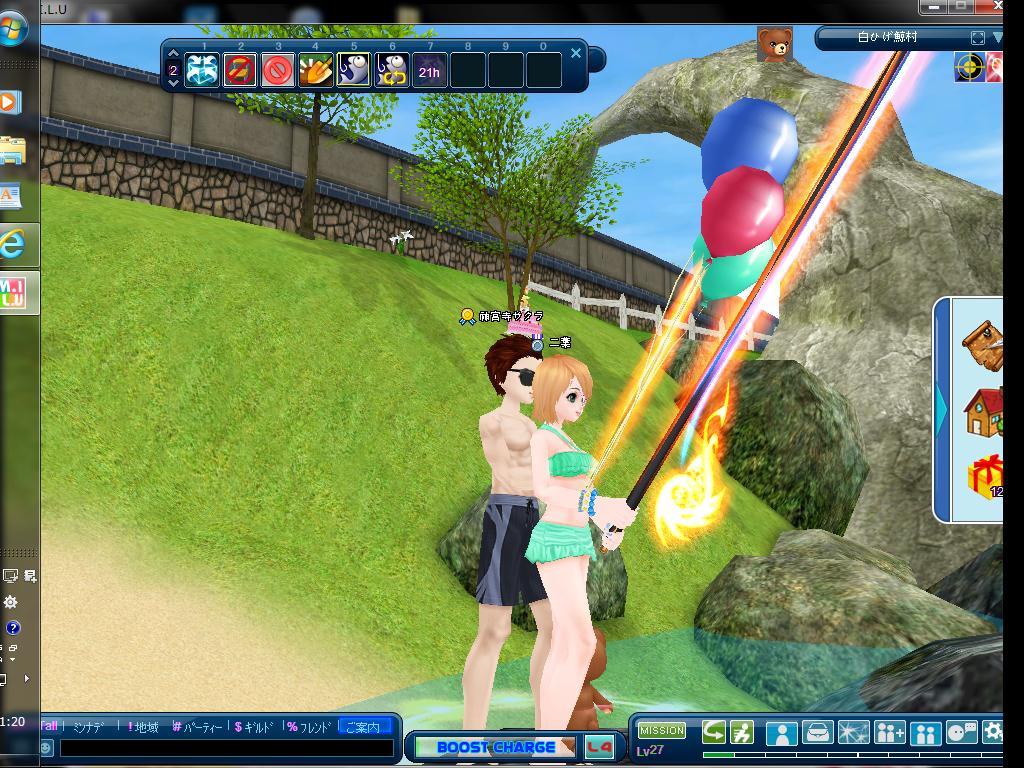The height and width of the screenshot is (768, 1024).
Task: Open the character profile icon
Action: coord(781,733)
